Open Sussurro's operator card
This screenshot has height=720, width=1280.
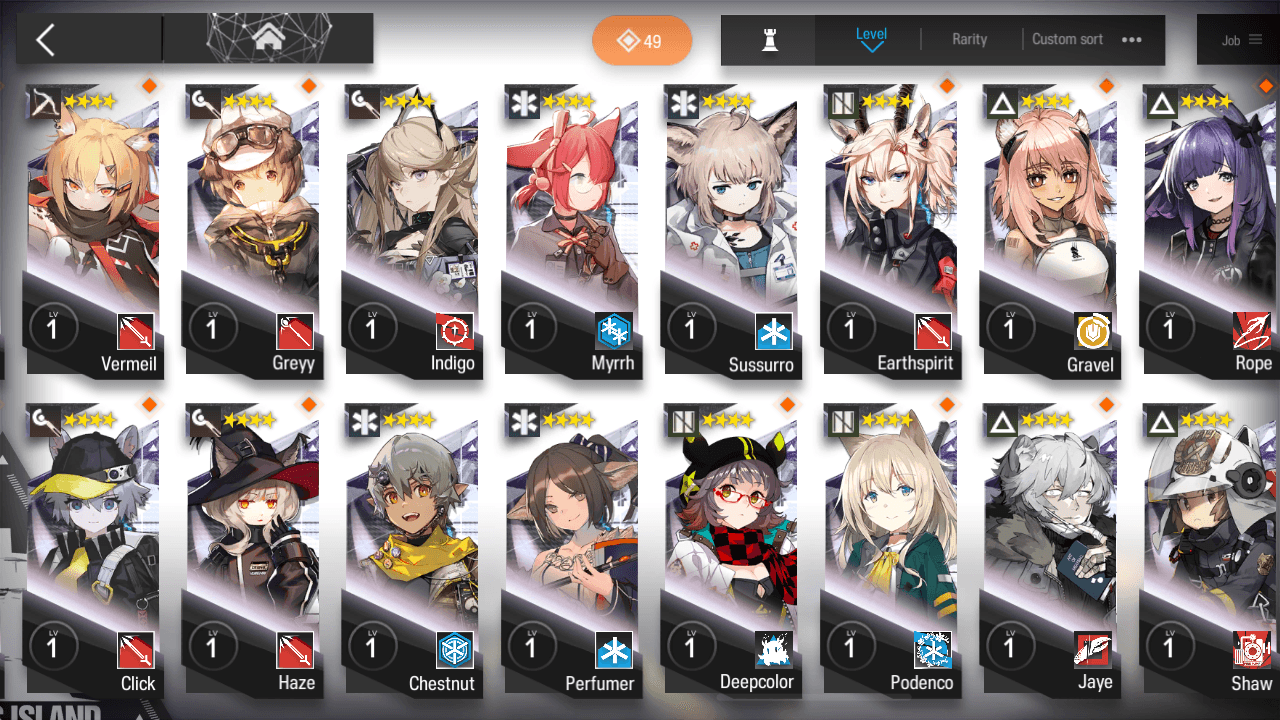[x=732, y=230]
